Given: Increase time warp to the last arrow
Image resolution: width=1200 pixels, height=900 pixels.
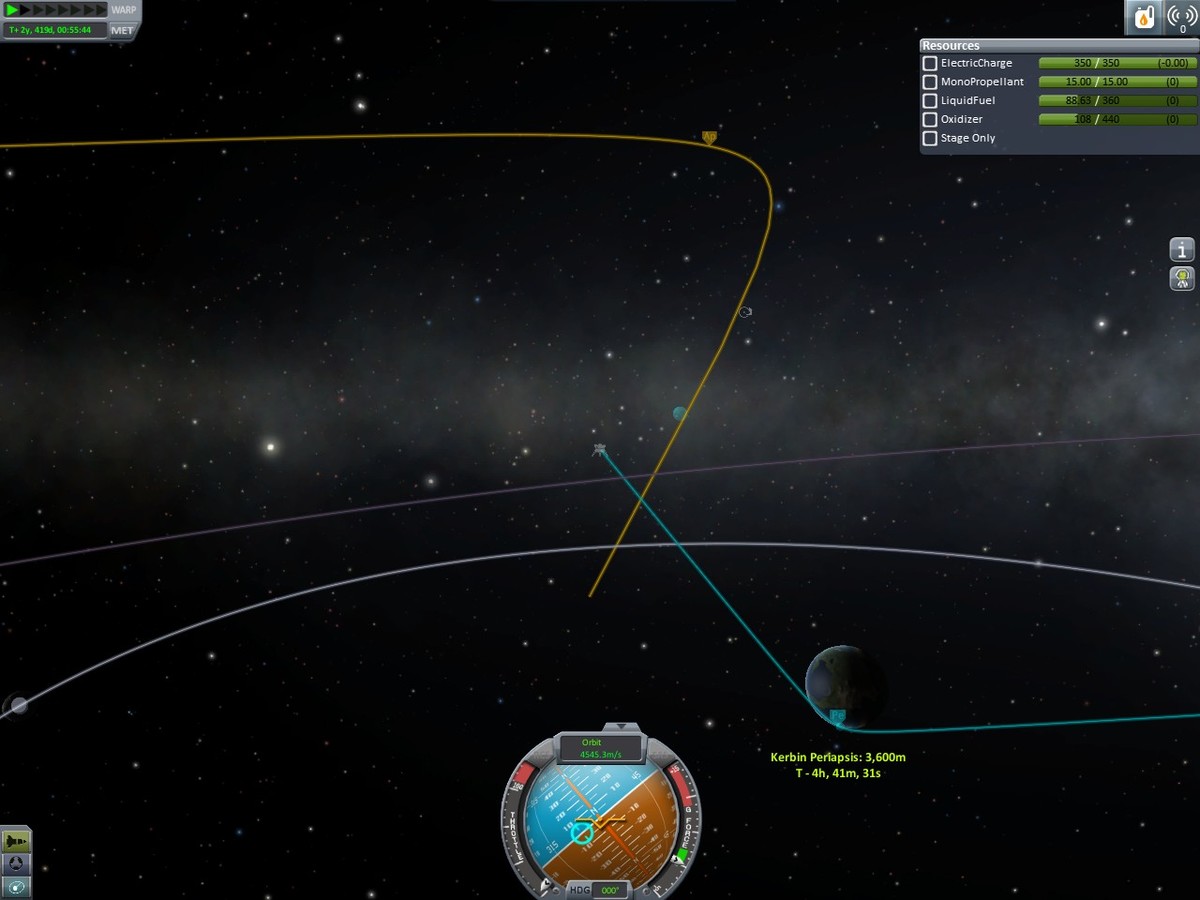Looking at the screenshot, I should click(x=100, y=10).
